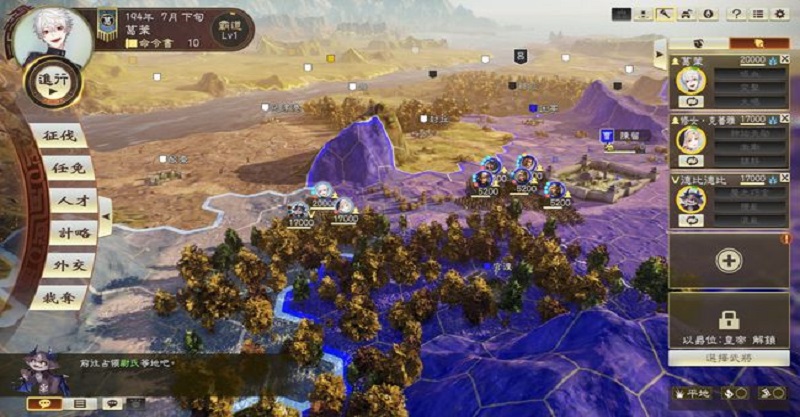Add a new unit with plus button
Screen dimensions: 800x417
[728, 260]
